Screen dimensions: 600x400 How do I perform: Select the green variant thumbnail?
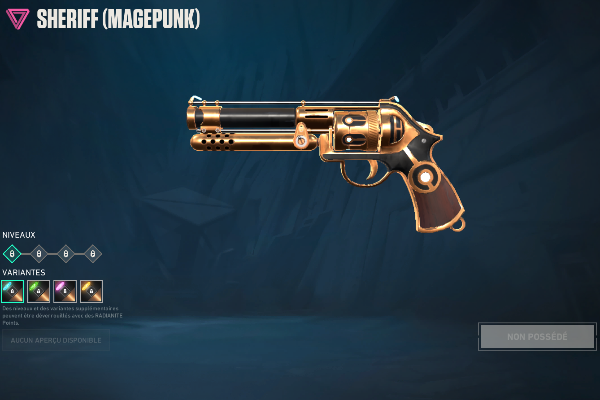click(39, 291)
